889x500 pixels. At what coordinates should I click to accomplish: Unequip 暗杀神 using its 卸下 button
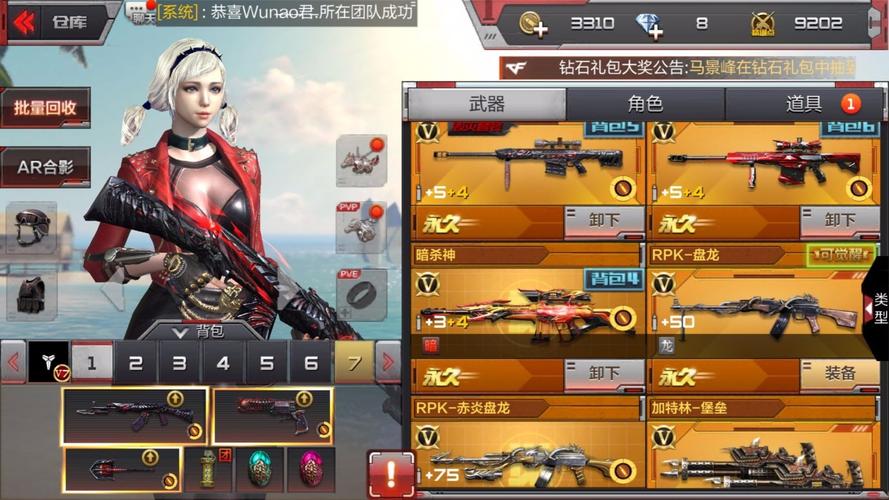tap(603, 374)
